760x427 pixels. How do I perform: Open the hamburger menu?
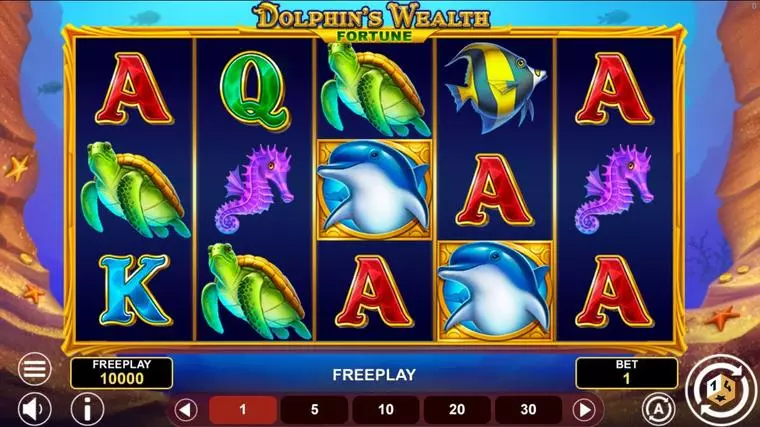tap(35, 369)
